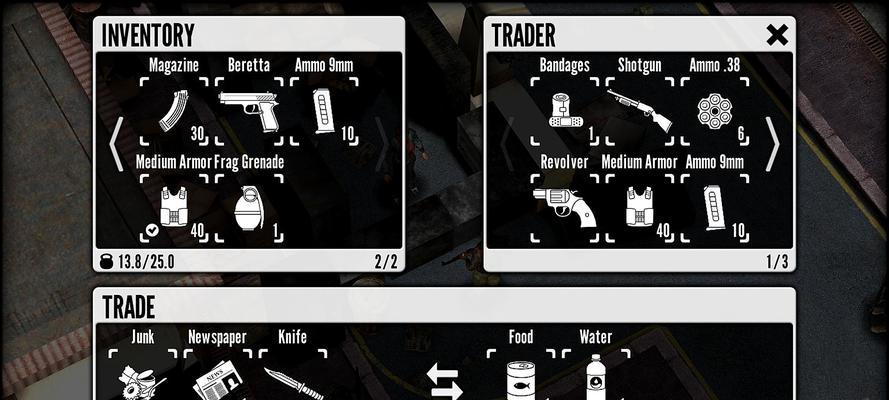Select the Magazine in inventory
The image size is (889, 400).
pyautogui.click(x=174, y=110)
